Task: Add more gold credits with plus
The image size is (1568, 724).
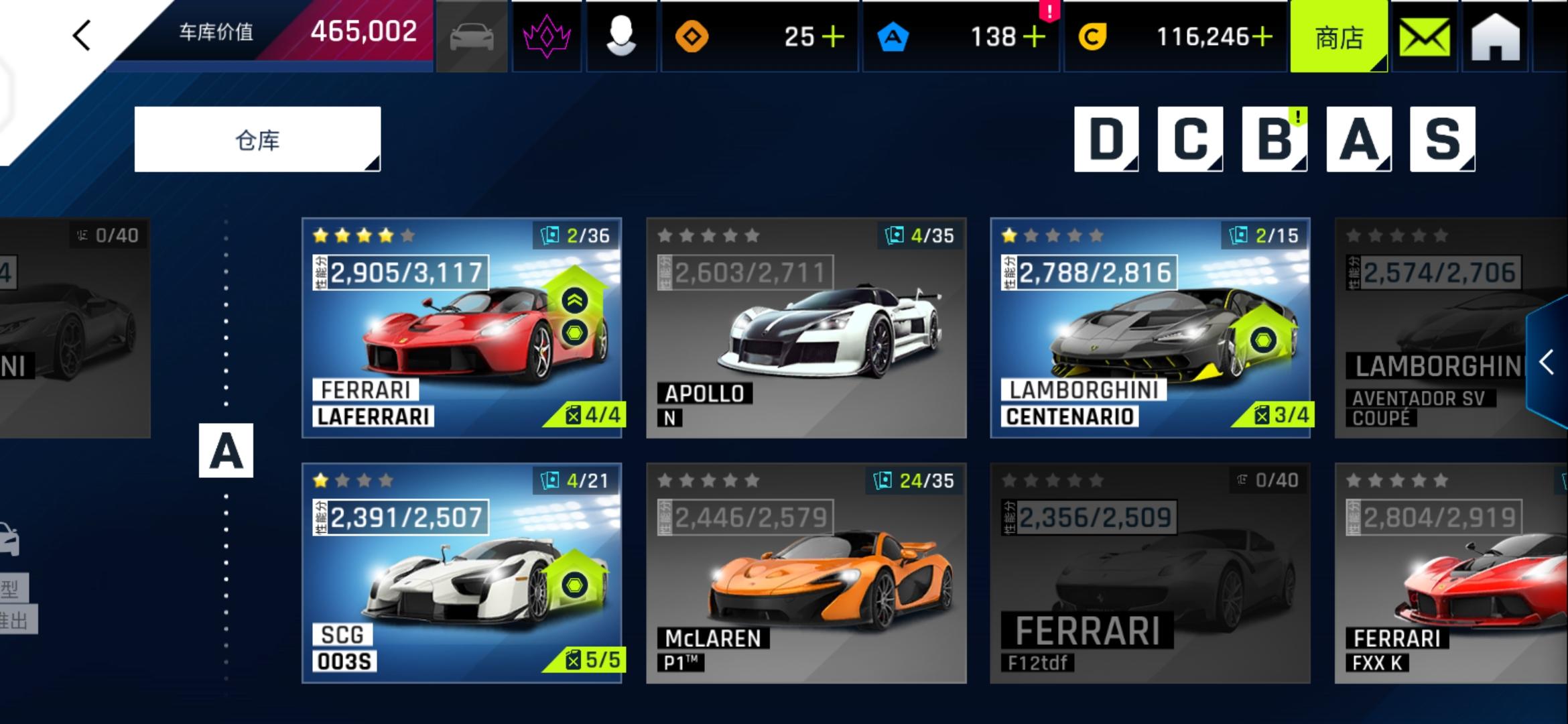Action: (1262, 37)
